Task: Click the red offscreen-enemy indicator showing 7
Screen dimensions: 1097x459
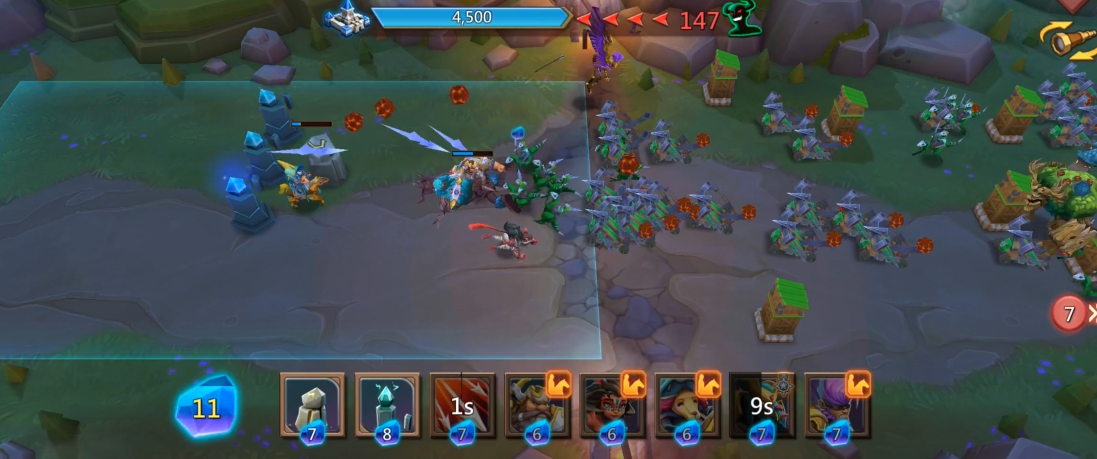Action: click(1069, 314)
